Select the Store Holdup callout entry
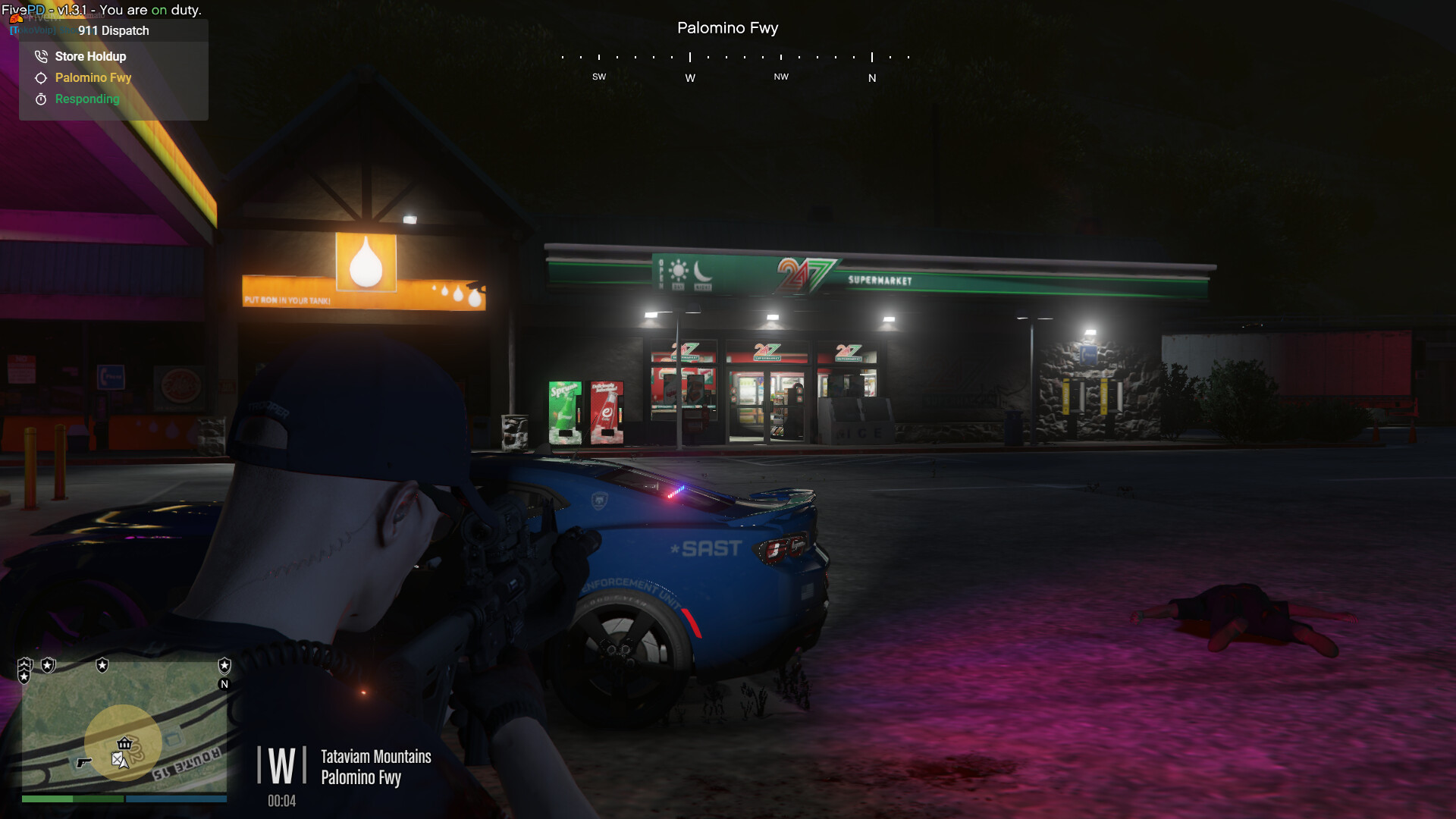 (x=90, y=56)
